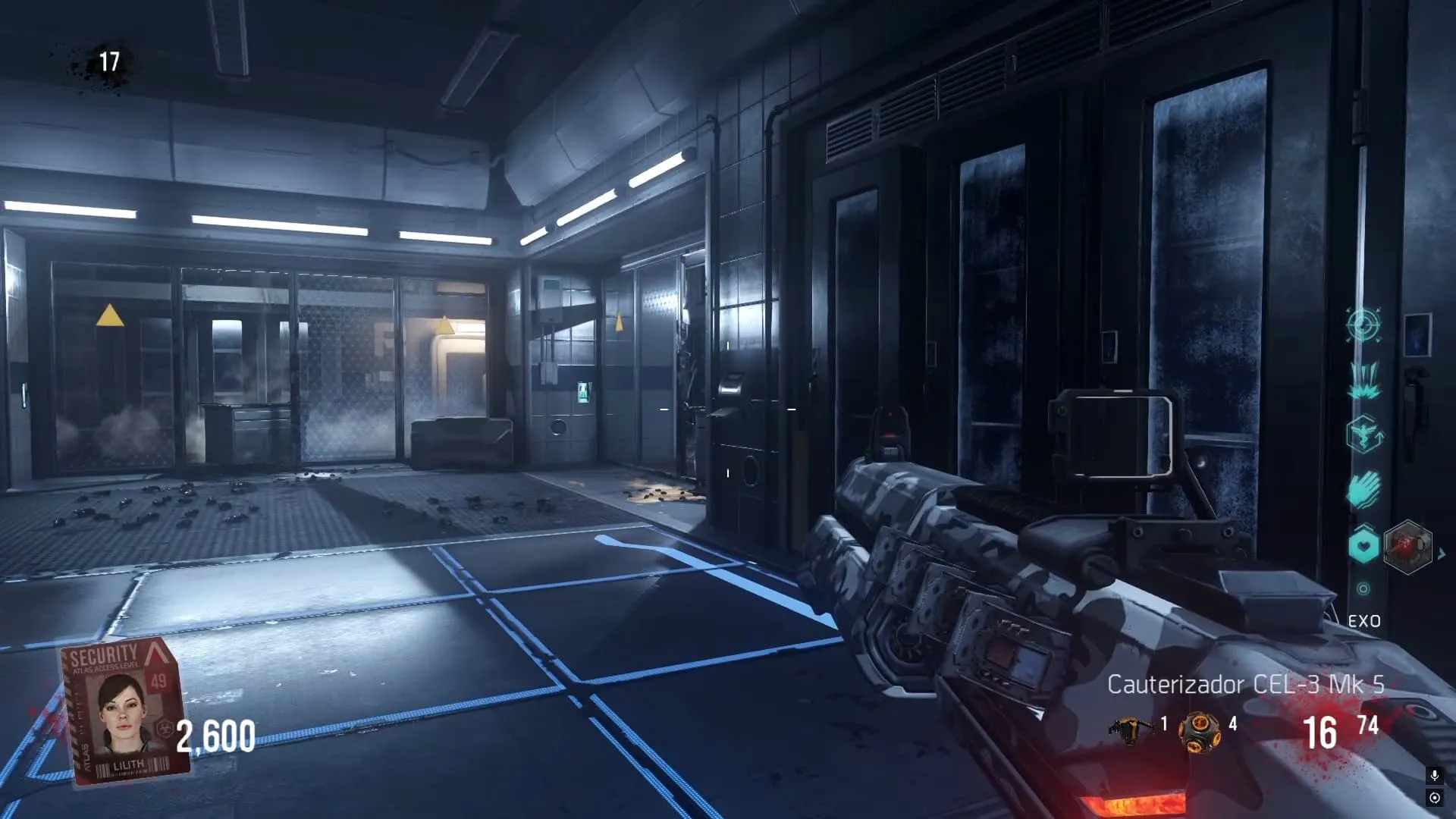Select the crosshair target exo upgrade icon
Viewport: 1456px width, 819px height.
1363,325
